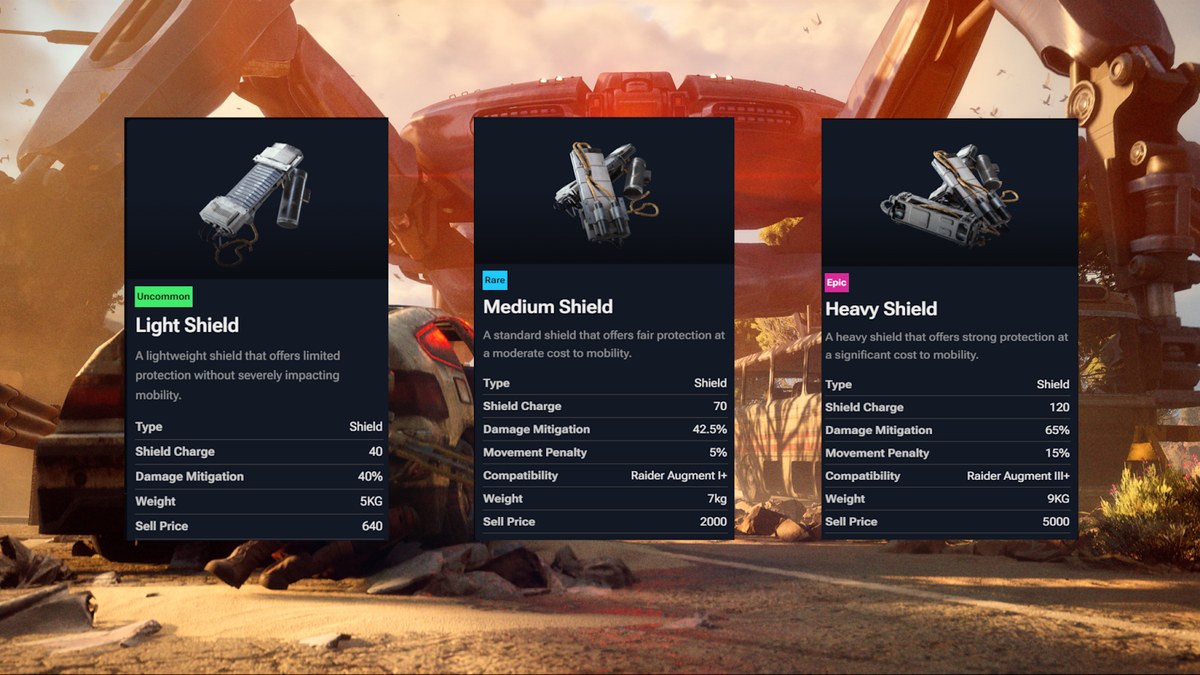Click the Uncommon rarity tag
The image size is (1200, 675).
[x=163, y=297]
